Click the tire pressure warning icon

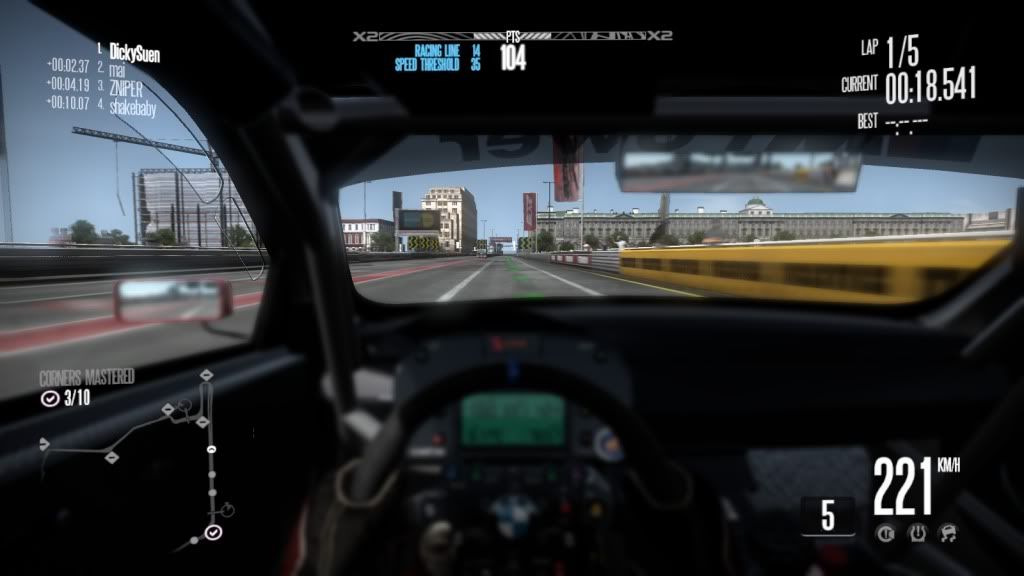[917, 533]
